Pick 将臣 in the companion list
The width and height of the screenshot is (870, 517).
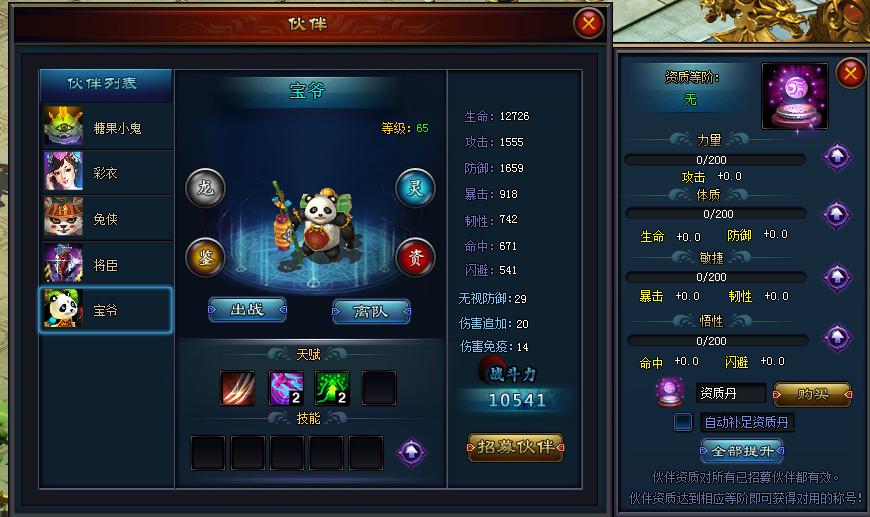[106, 265]
